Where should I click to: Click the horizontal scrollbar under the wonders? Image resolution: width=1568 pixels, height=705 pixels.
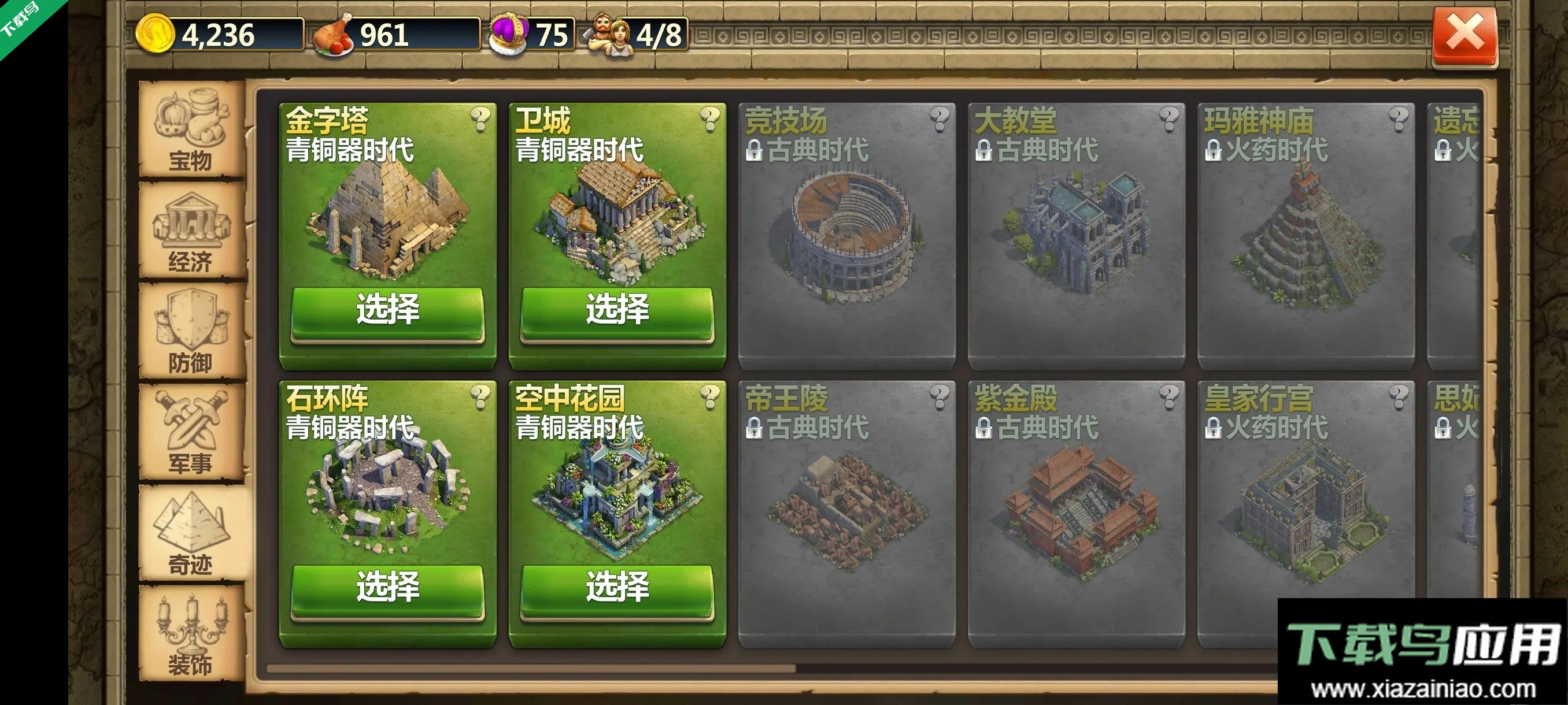(x=531, y=669)
